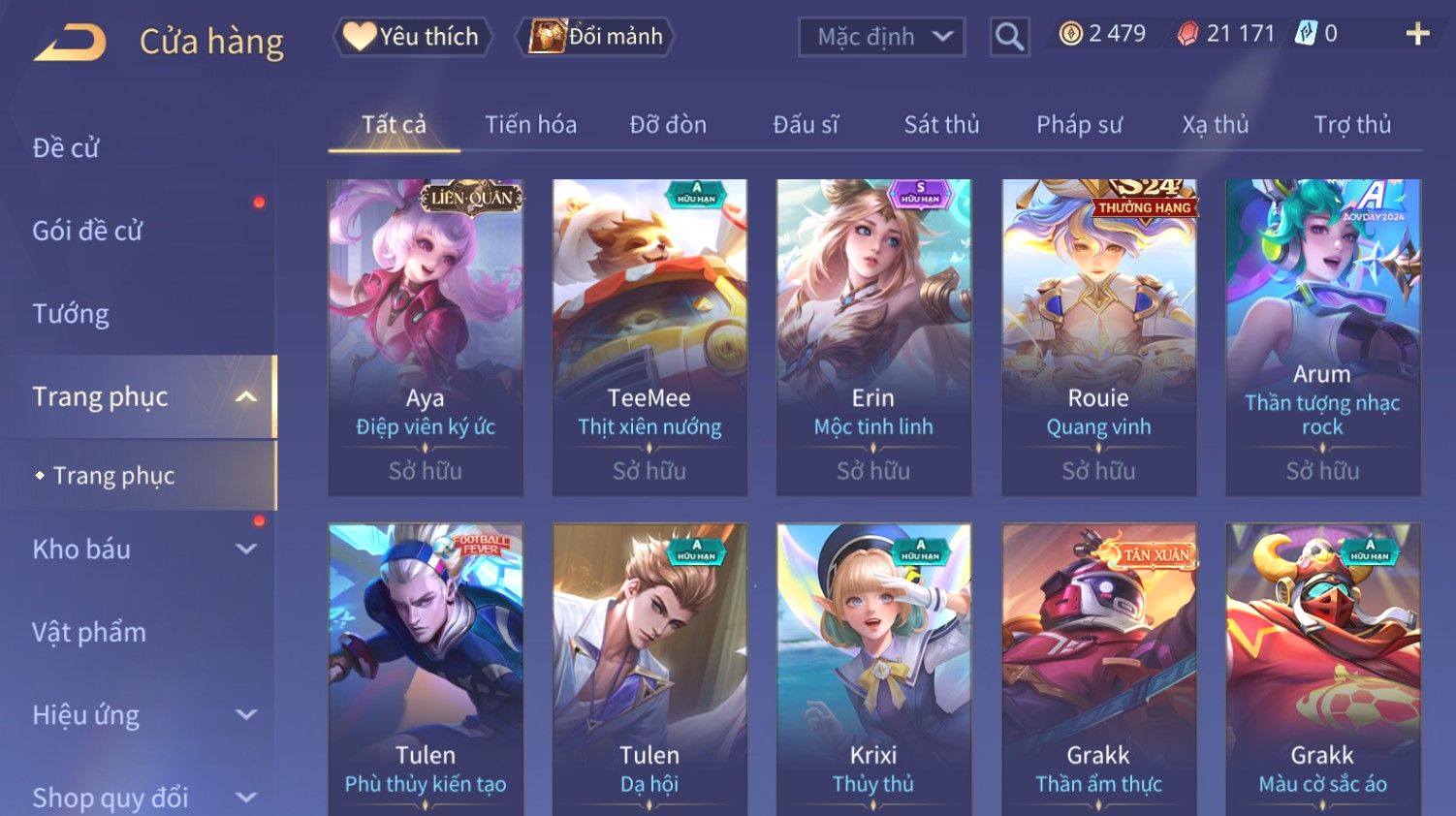
Task: Go to the Tướng shop section
Action: 71,314
